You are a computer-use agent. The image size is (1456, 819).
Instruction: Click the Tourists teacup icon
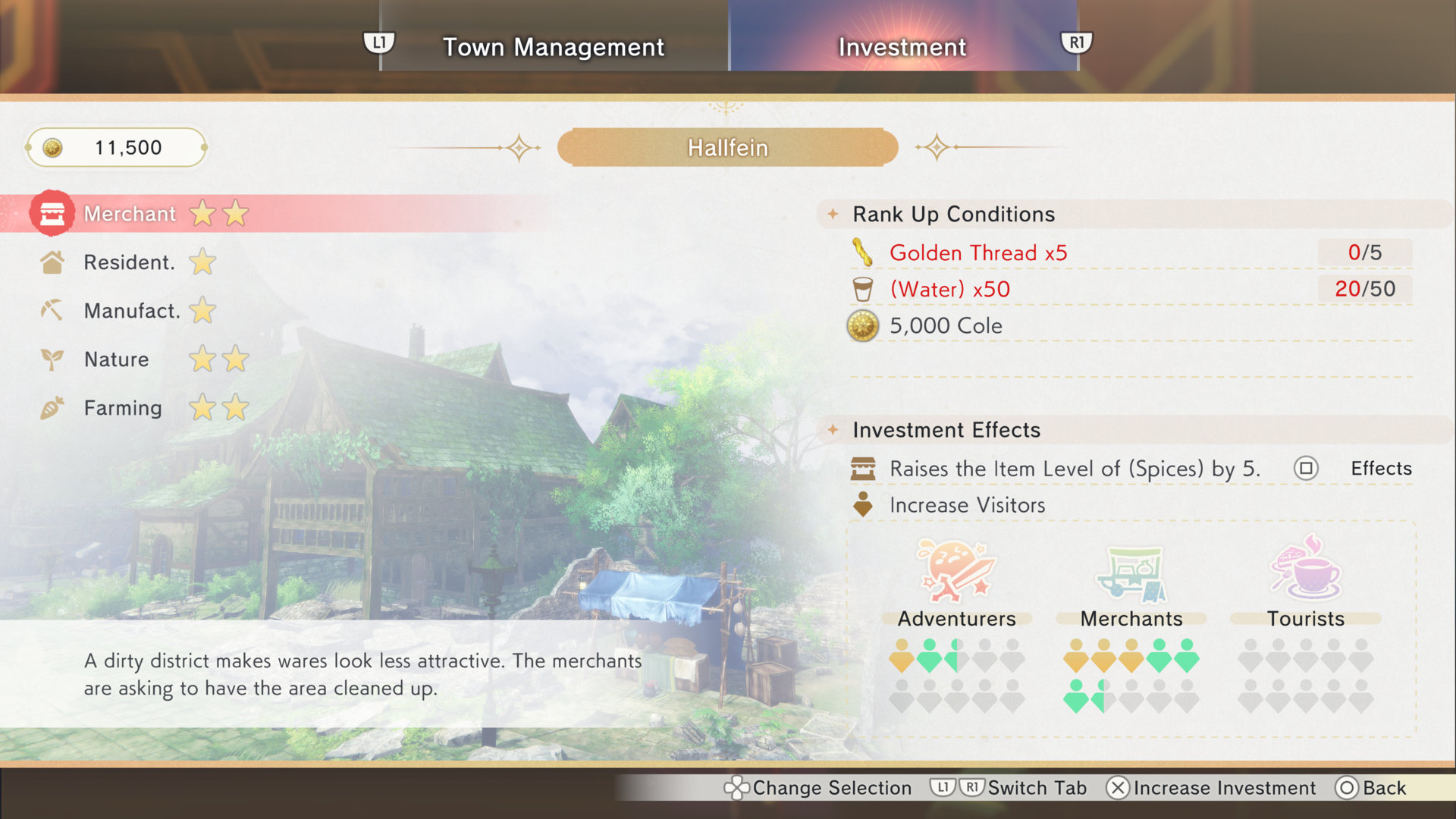coord(1306,570)
